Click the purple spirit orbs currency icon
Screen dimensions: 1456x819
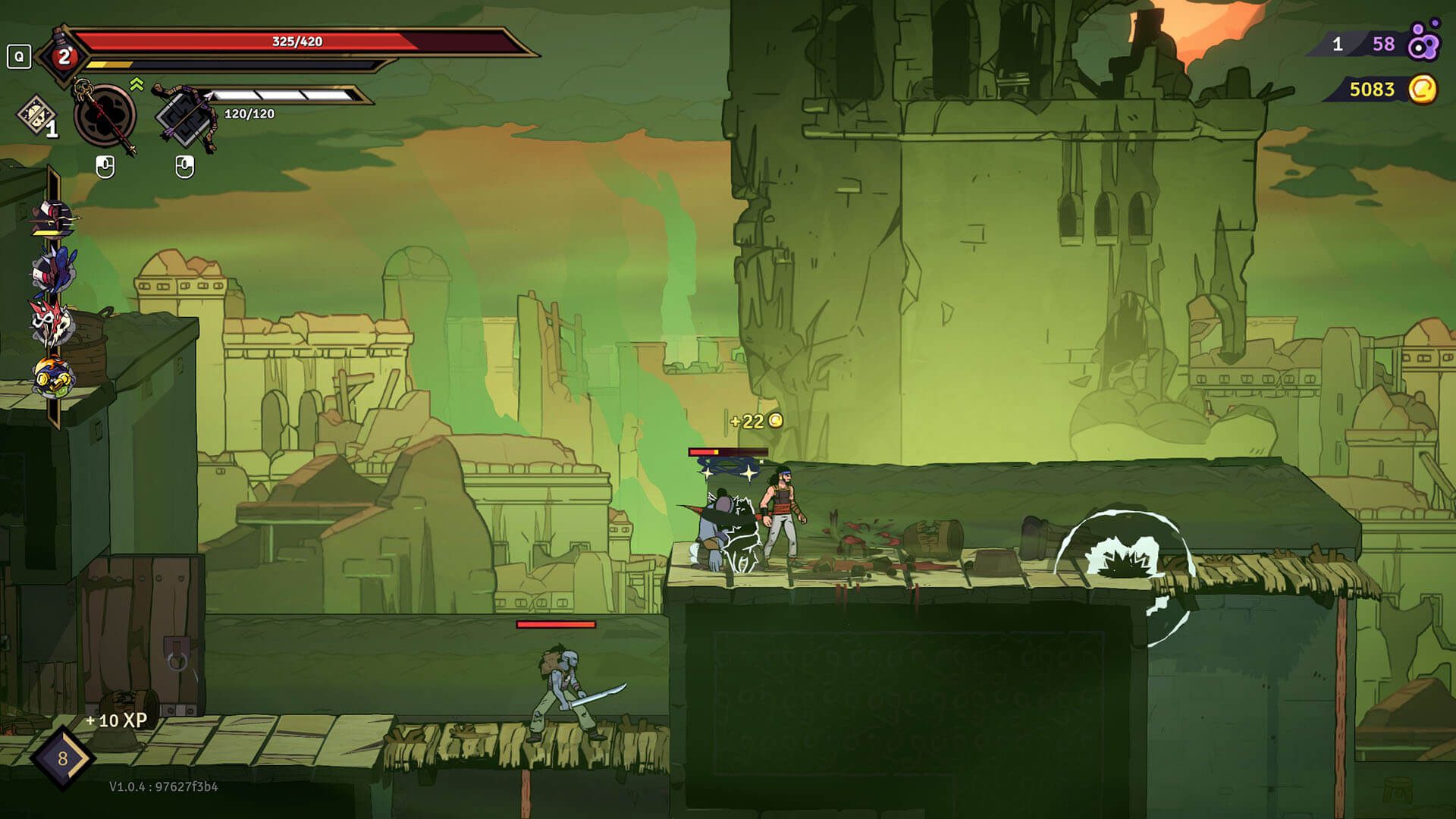tap(1423, 42)
